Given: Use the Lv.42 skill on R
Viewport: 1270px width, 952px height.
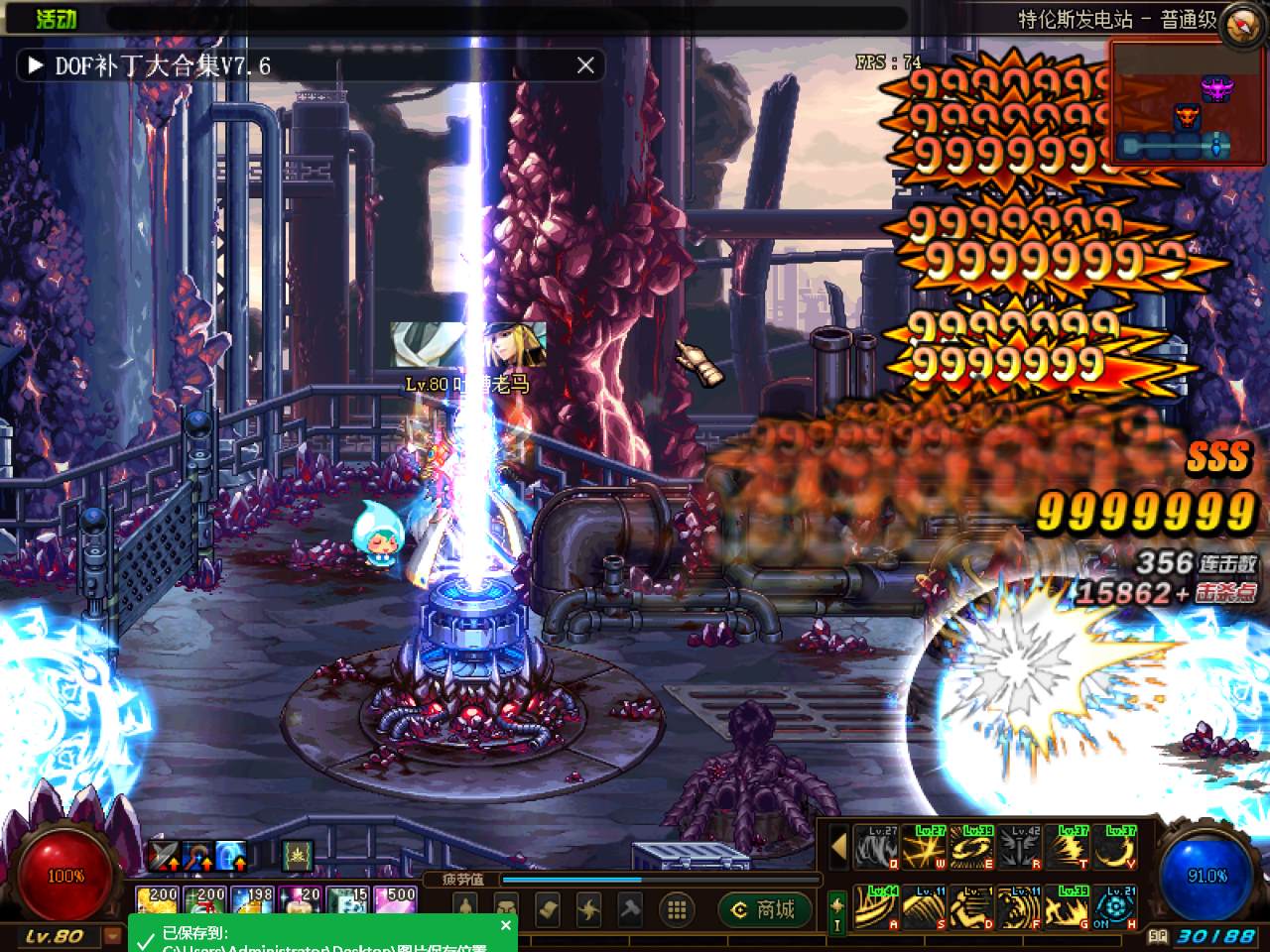Looking at the screenshot, I should pos(1021,848).
